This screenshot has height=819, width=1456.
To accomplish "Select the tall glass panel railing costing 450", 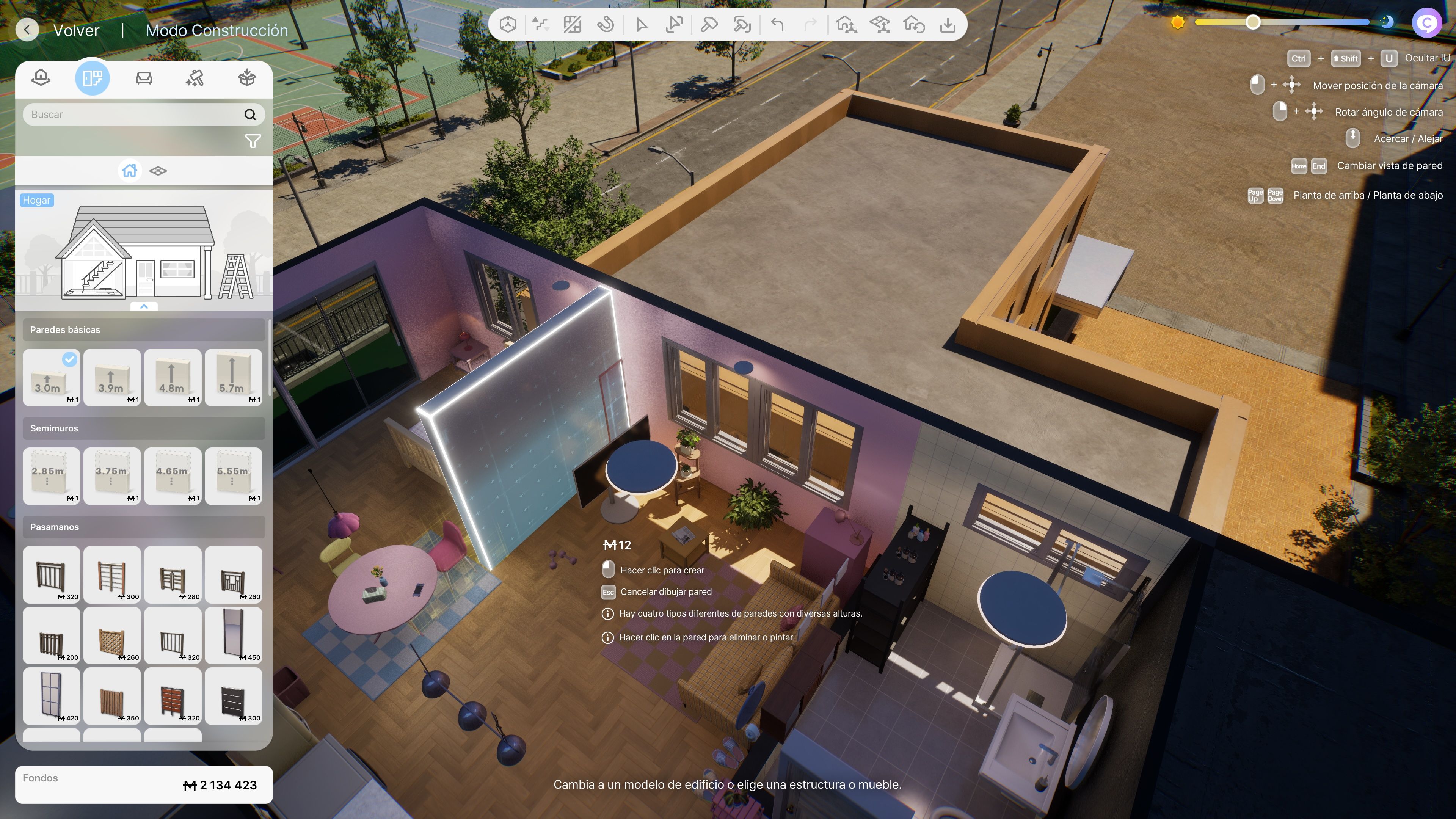I will (233, 635).
